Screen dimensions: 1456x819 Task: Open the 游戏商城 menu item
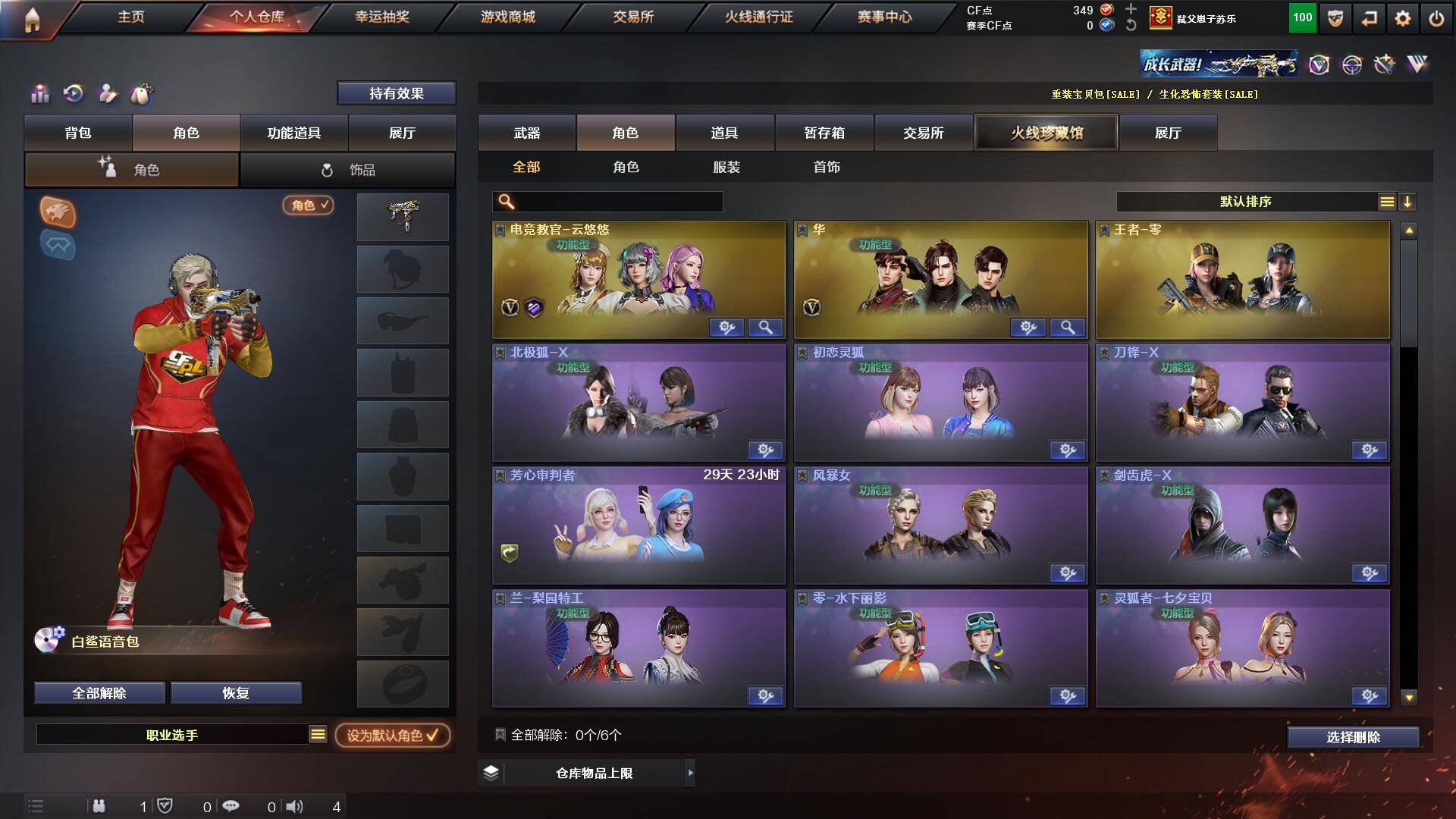tap(507, 17)
